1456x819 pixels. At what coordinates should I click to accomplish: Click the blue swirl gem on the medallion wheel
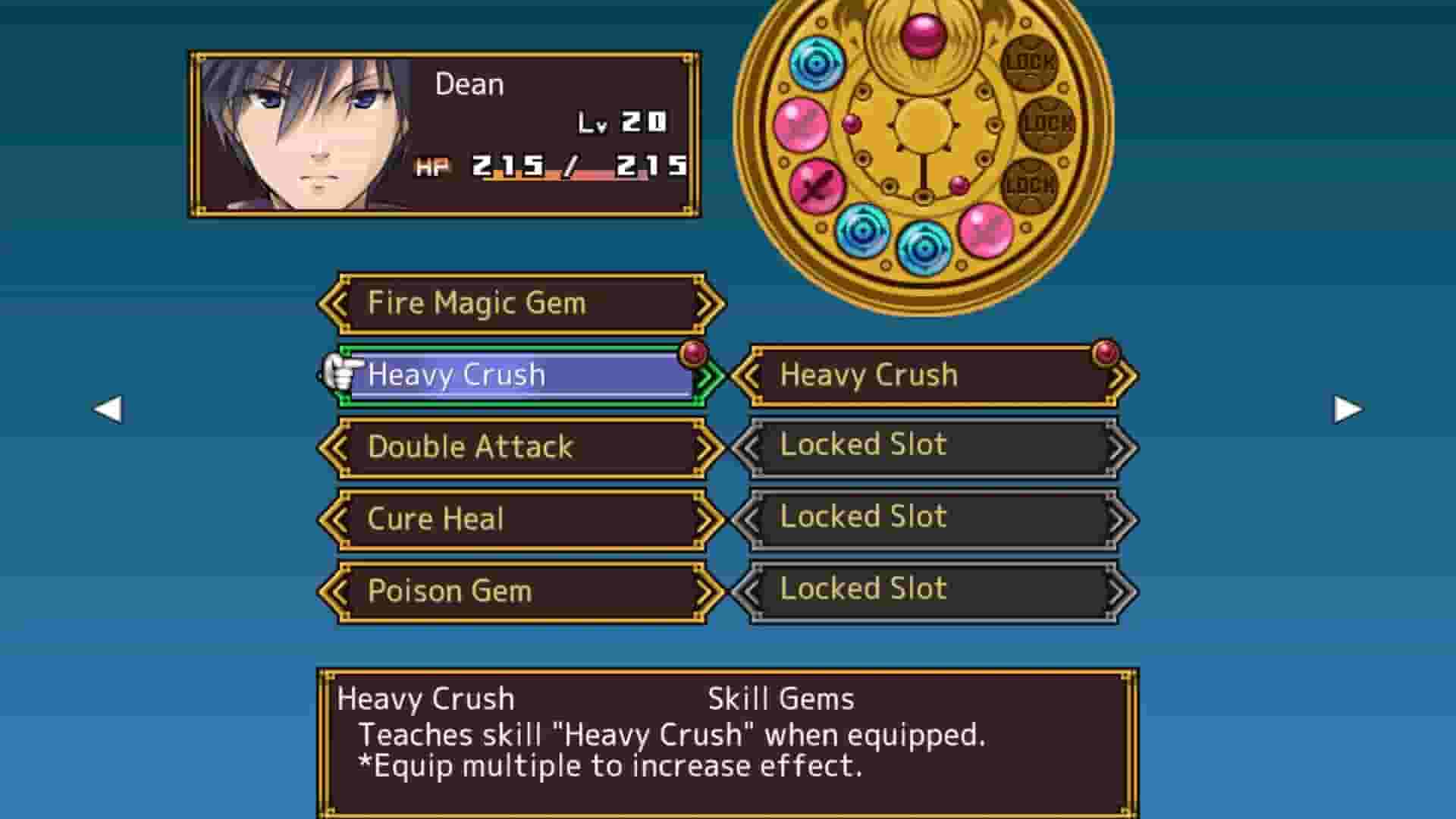tap(817, 64)
